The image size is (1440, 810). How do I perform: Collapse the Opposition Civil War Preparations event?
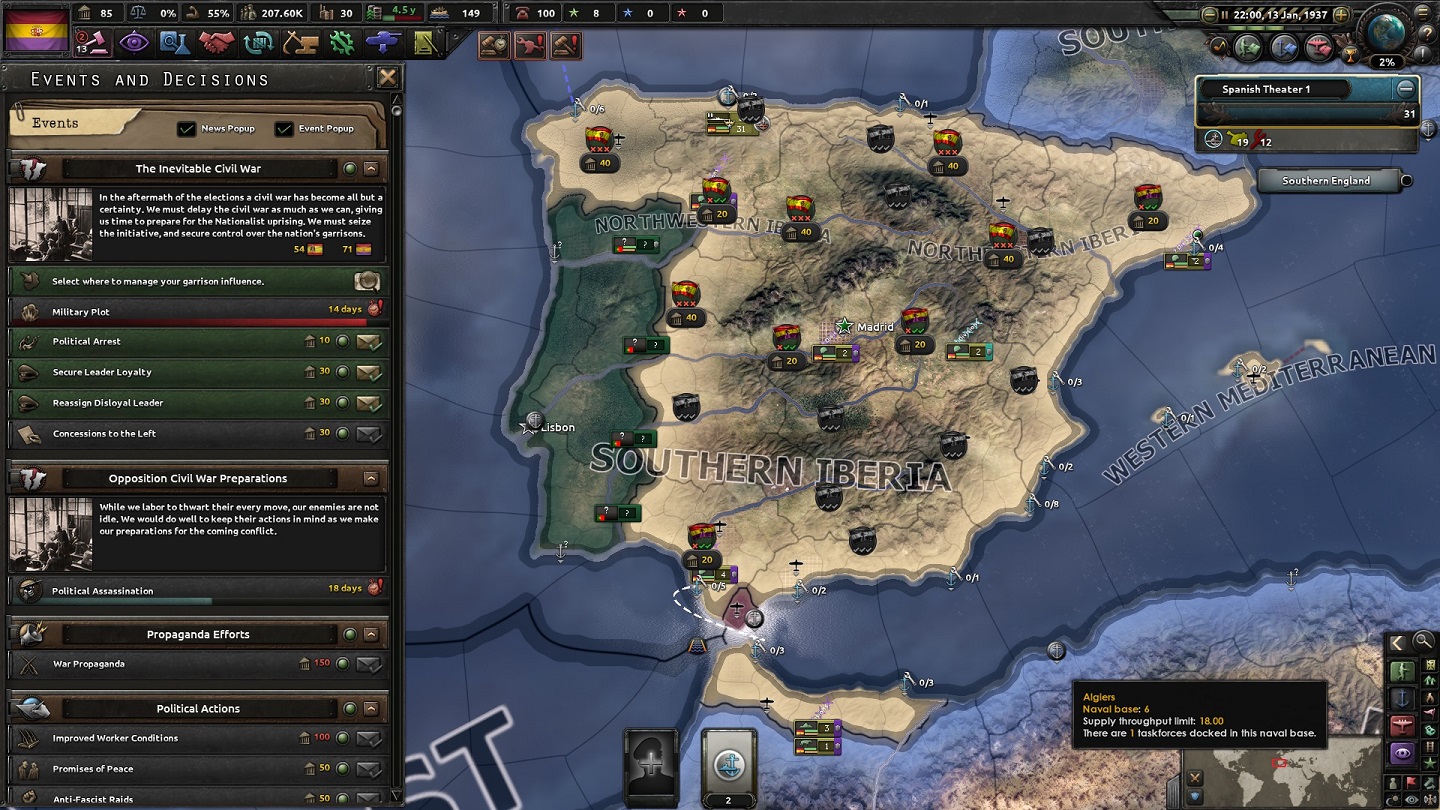(x=372, y=478)
